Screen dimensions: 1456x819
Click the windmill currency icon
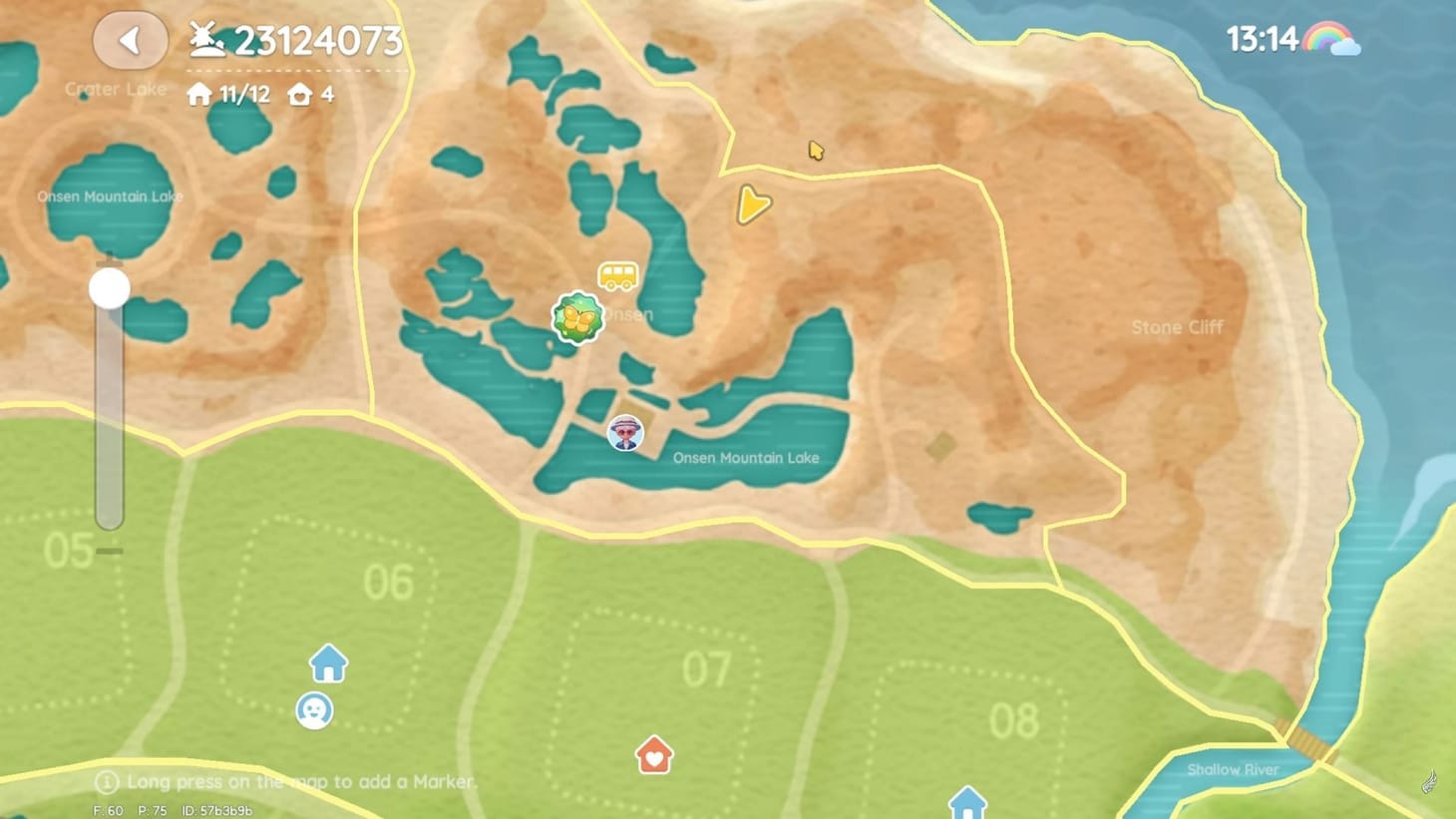point(206,38)
